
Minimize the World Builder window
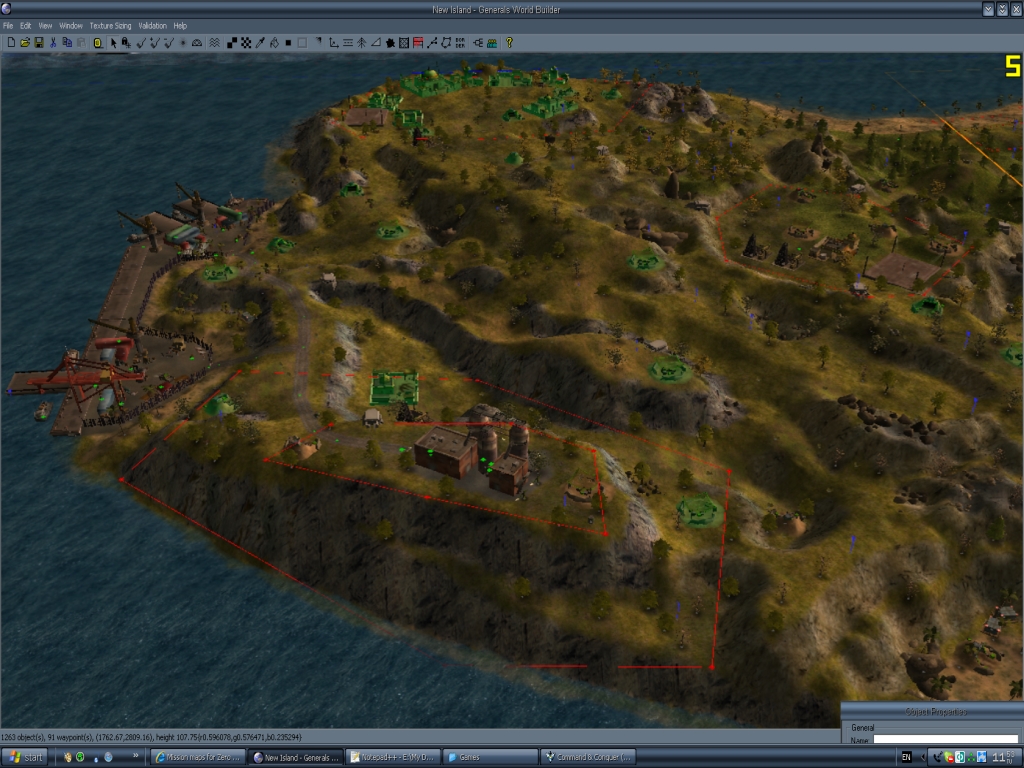[988, 8]
